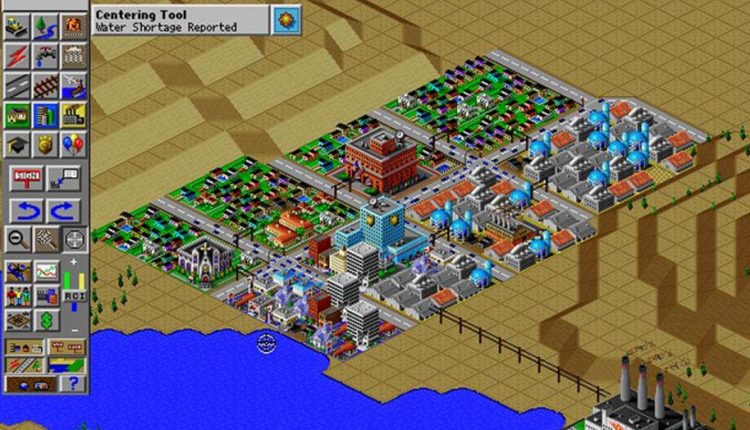Screen dimensions: 750x430
Task: Choose the rail track tool
Action: 45,85
